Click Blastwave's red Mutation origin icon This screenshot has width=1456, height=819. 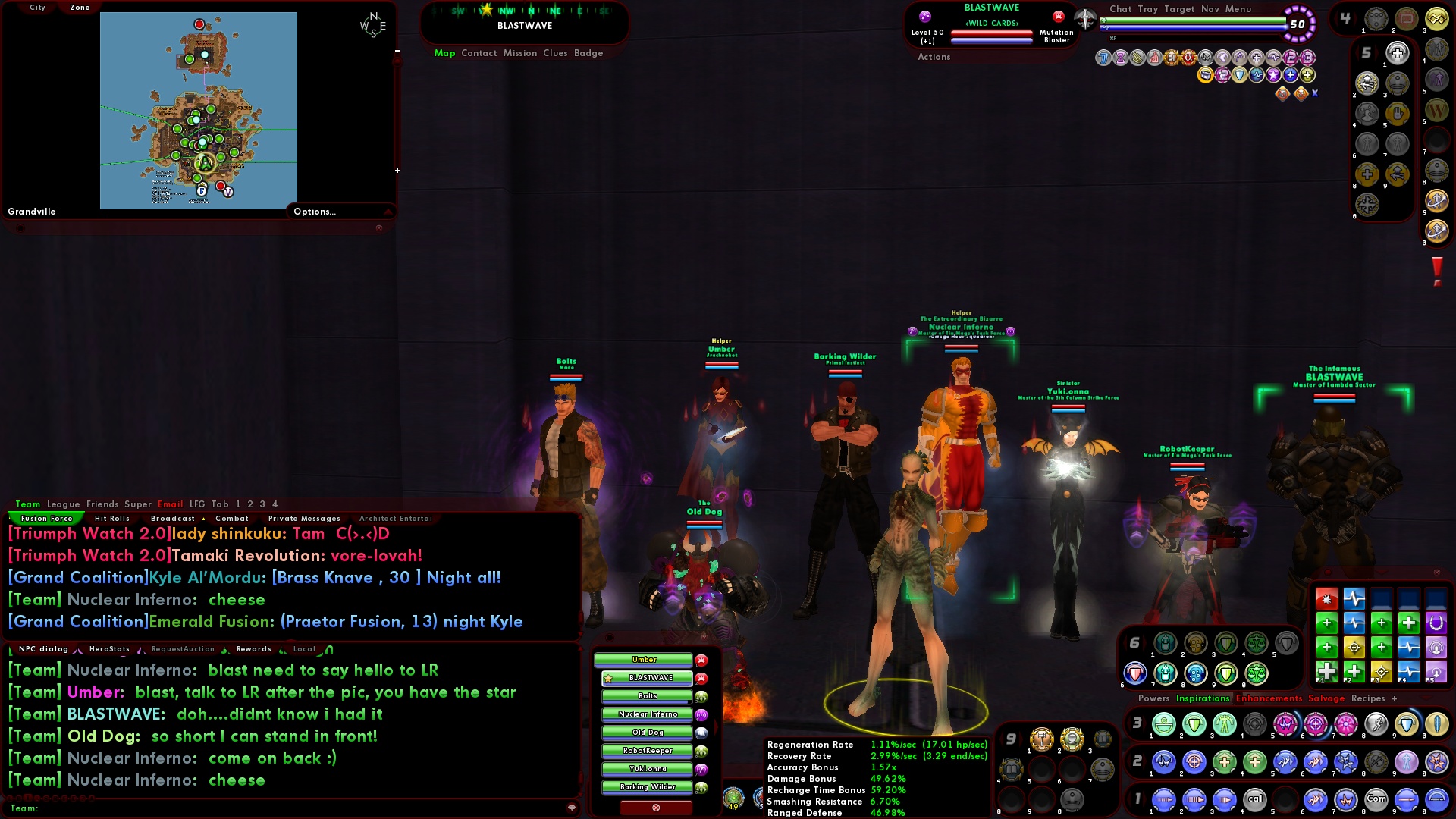pos(1059,17)
